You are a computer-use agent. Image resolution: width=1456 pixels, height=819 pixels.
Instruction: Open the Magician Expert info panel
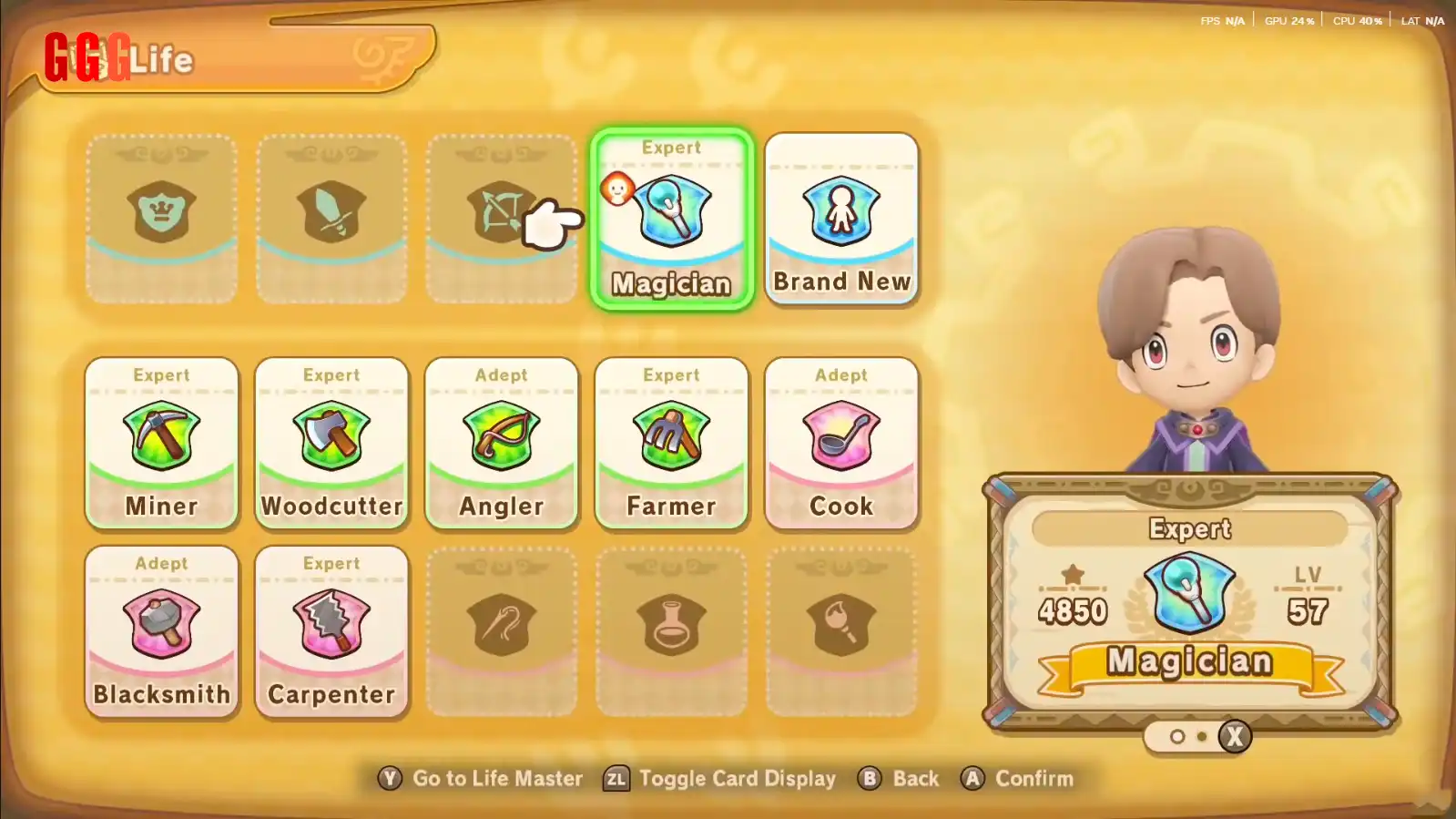tap(1190, 601)
